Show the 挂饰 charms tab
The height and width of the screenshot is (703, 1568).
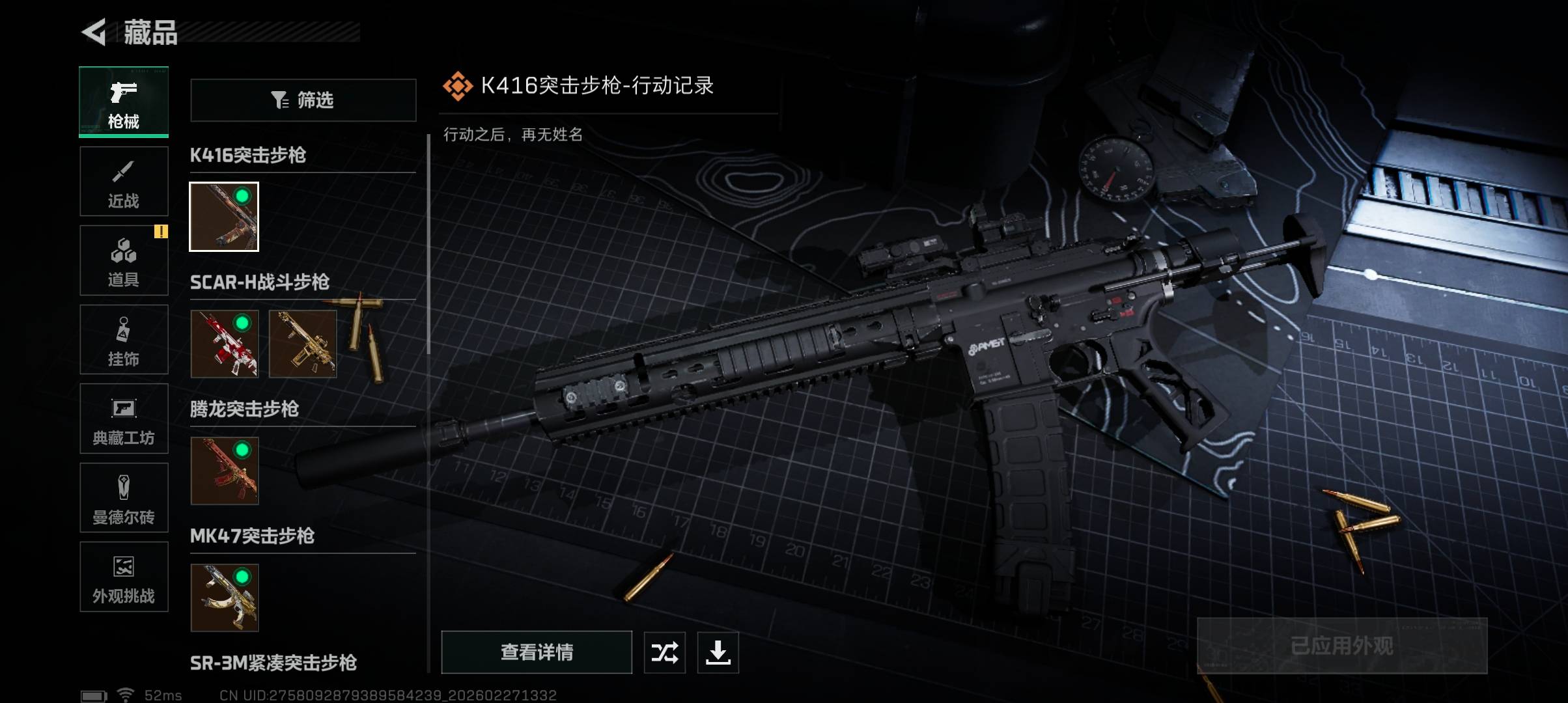124,340
